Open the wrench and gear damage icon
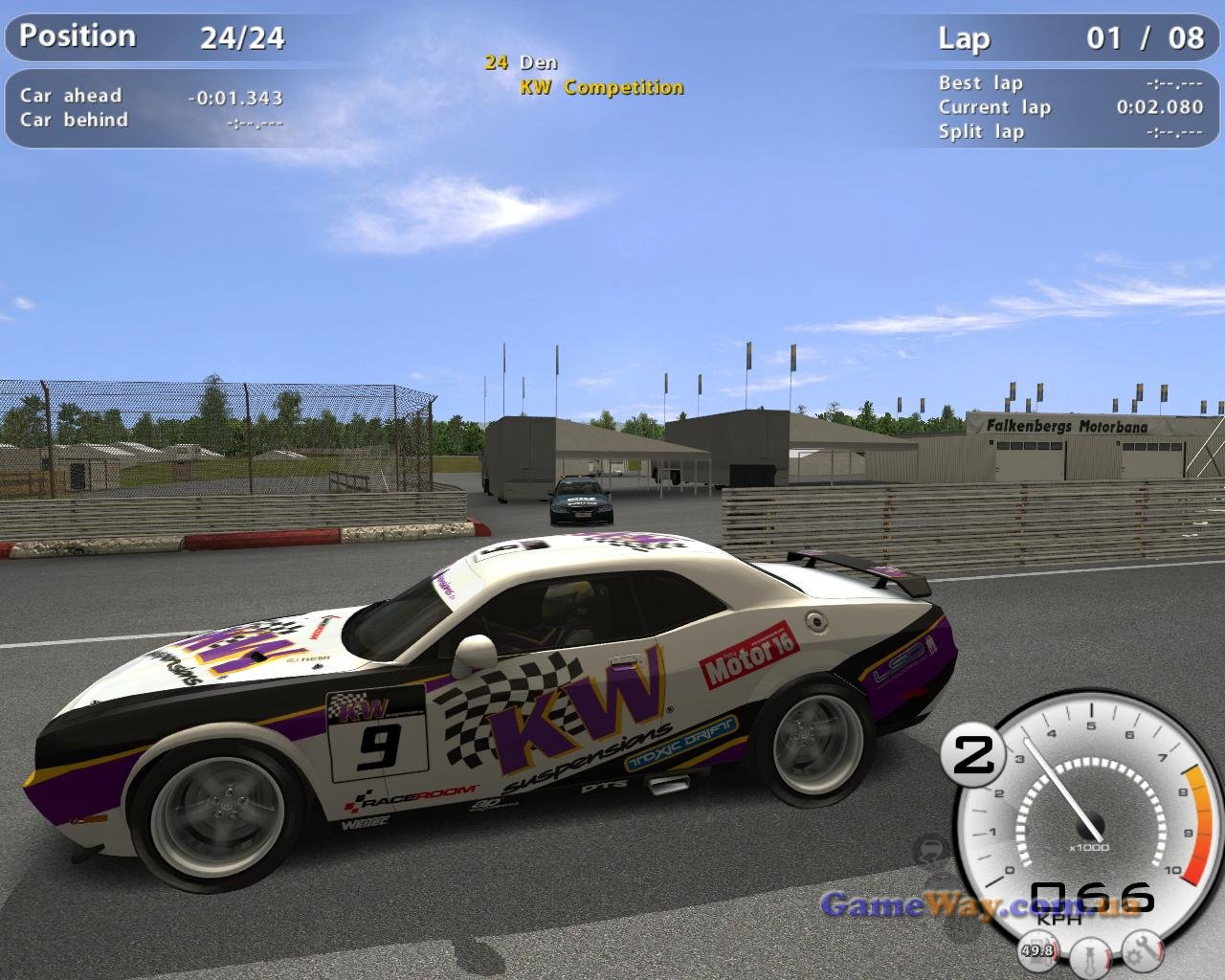 point(1142,948)
